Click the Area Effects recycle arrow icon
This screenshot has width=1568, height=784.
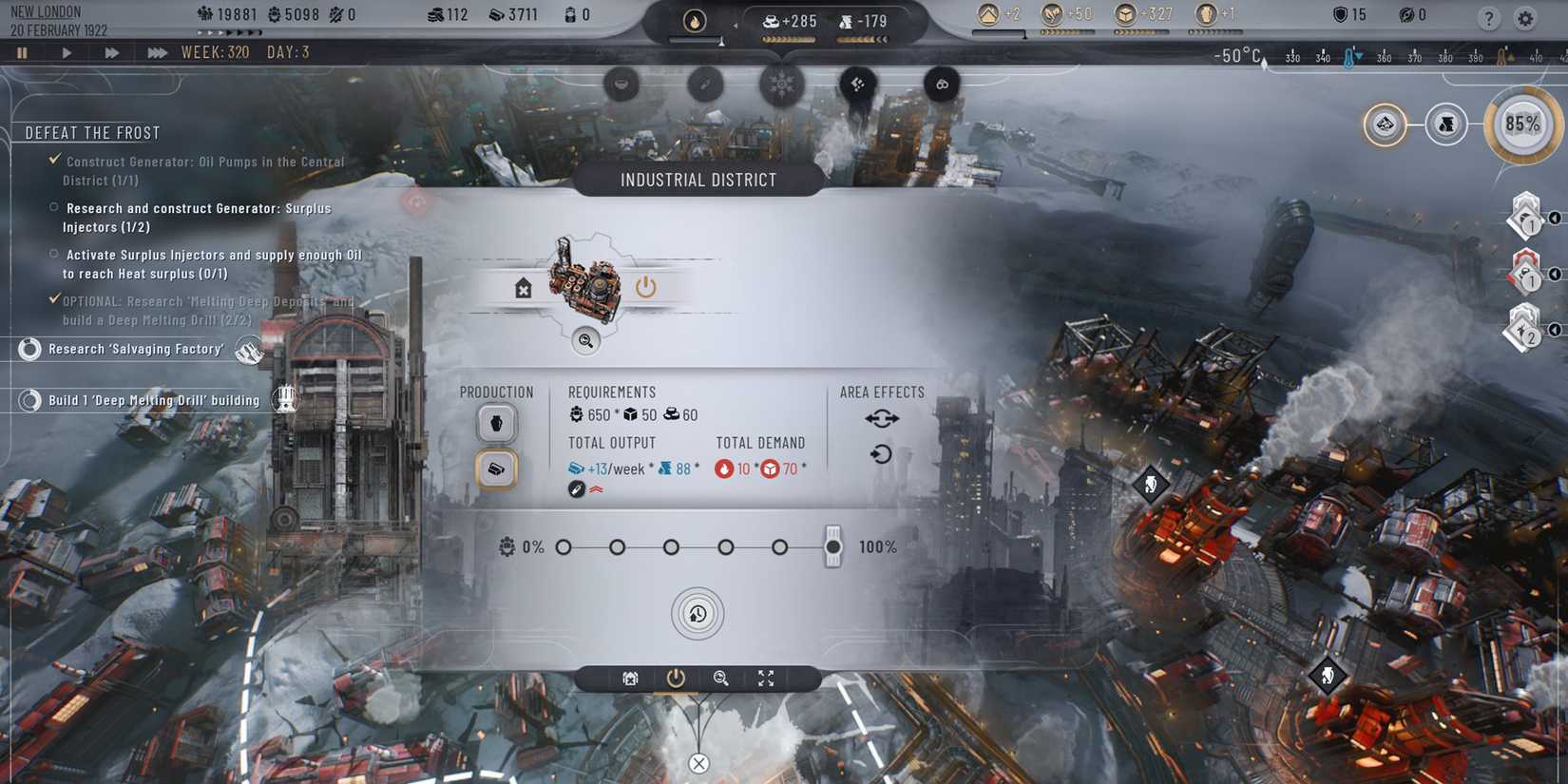point(882,453)
